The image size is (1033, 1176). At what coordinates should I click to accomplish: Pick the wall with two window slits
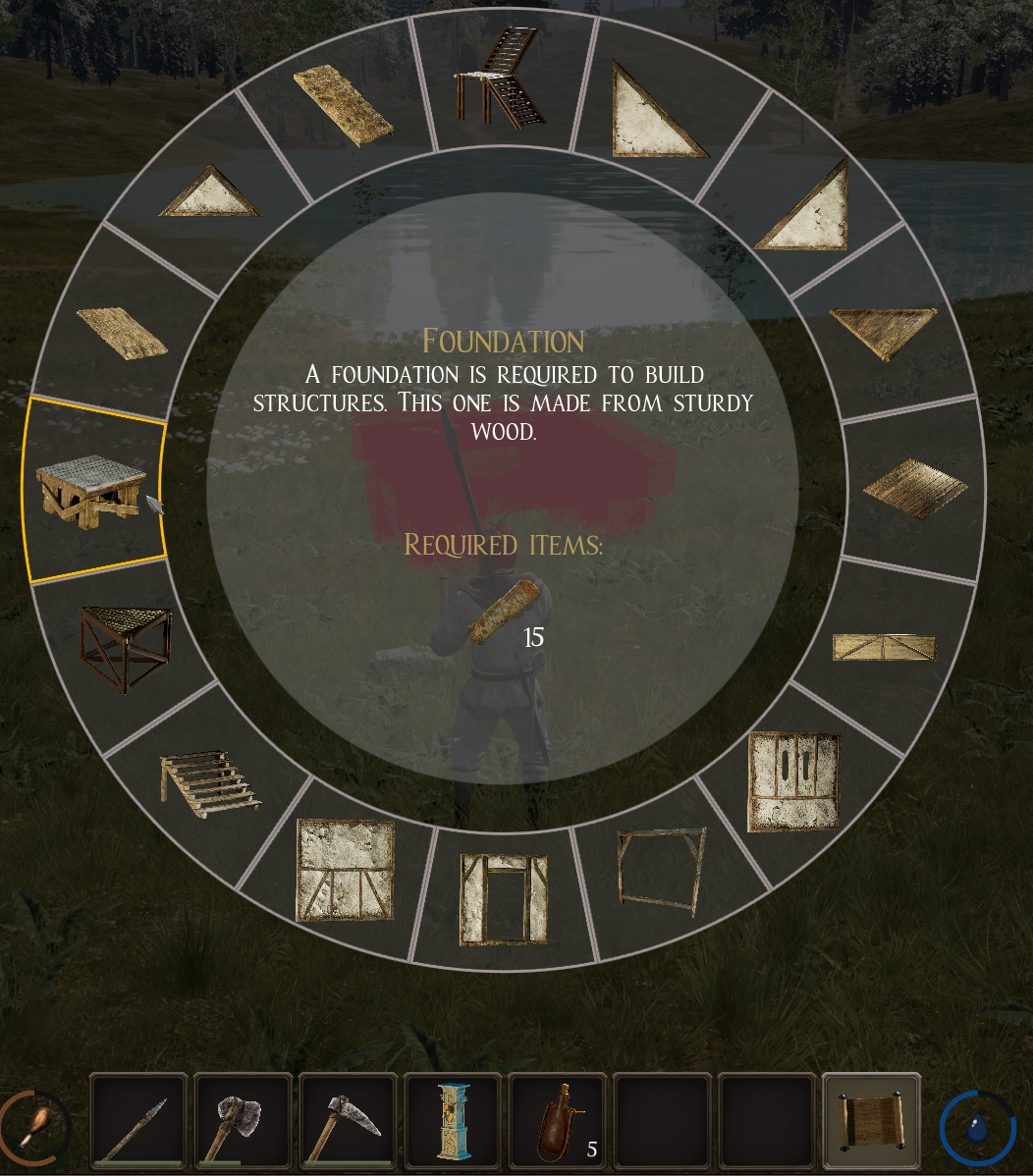pyautogui.click(x=794, y=782)
